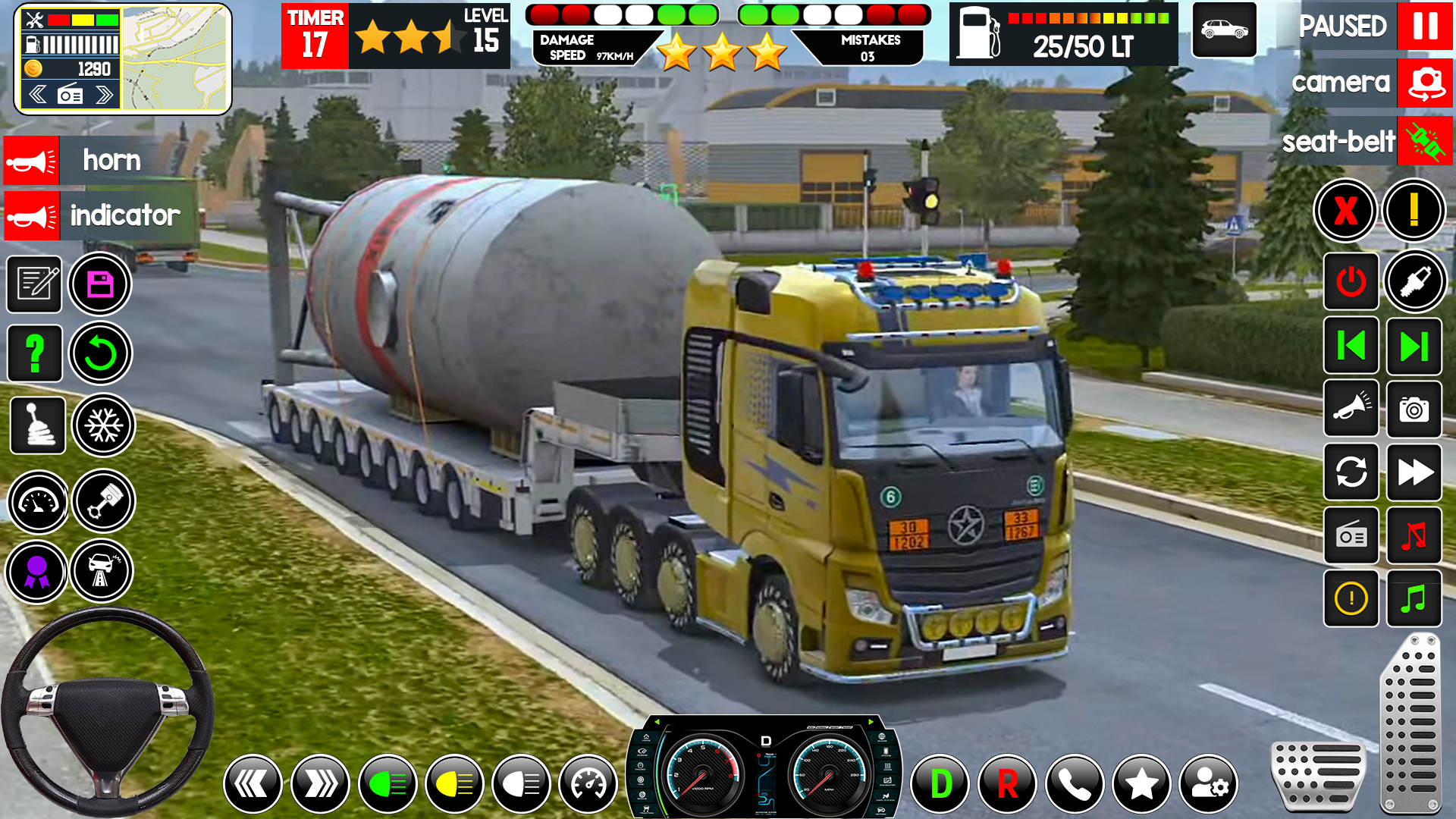Screen dimensions: 1456x819
Task: Open the radio player
Action: click(1351, 536)
